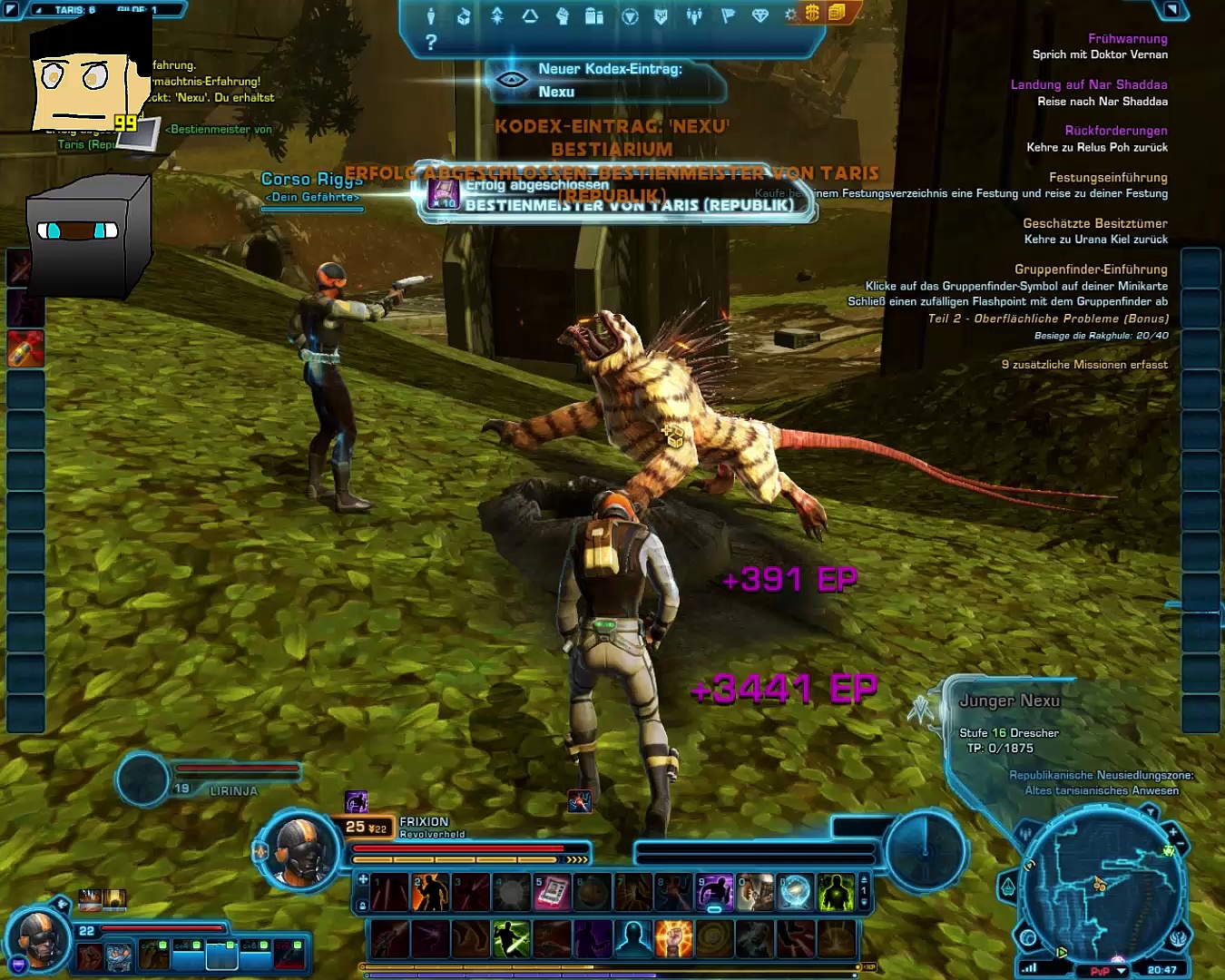The height and width of the screenshot is (980, 1225).
Task: Activate the green glowing figure ability
Action: (x=836, y=893)
